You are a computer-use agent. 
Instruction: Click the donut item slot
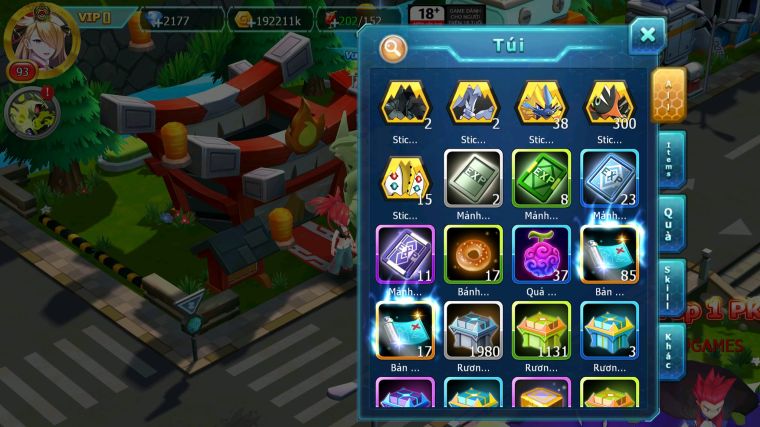473,255
